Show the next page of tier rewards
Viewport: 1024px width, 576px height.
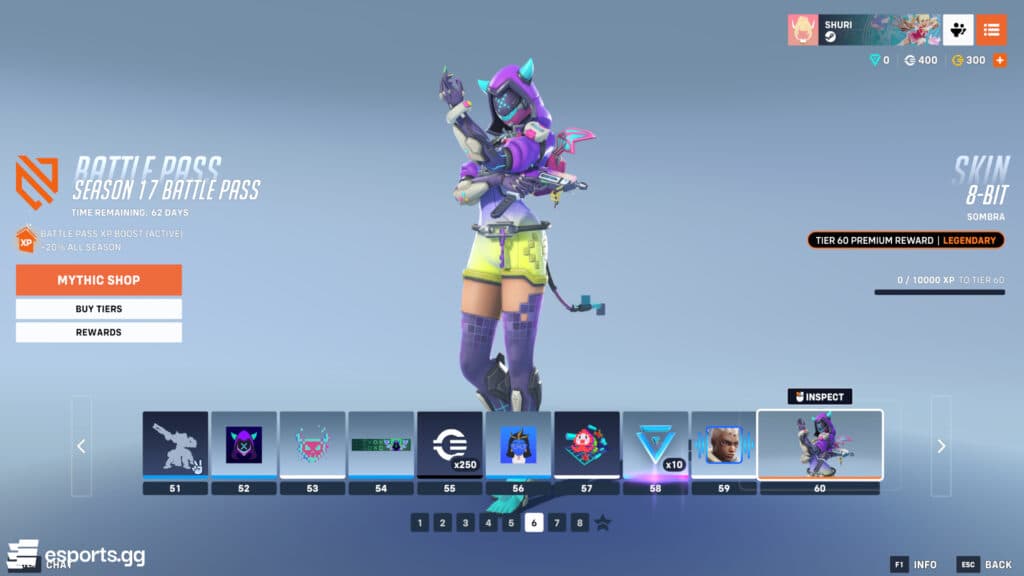[940, 446]
